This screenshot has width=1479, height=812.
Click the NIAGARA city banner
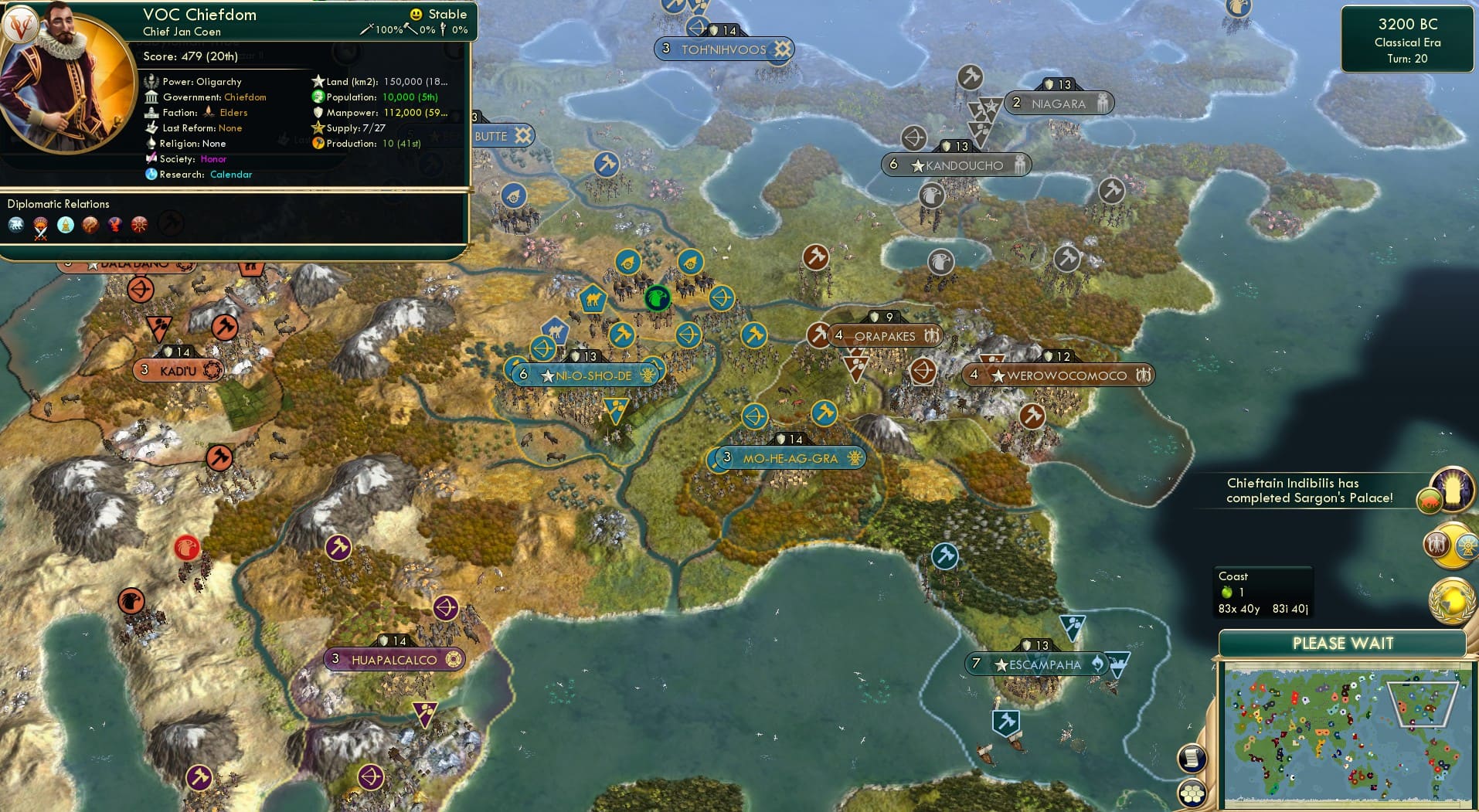click(1059, 103)
